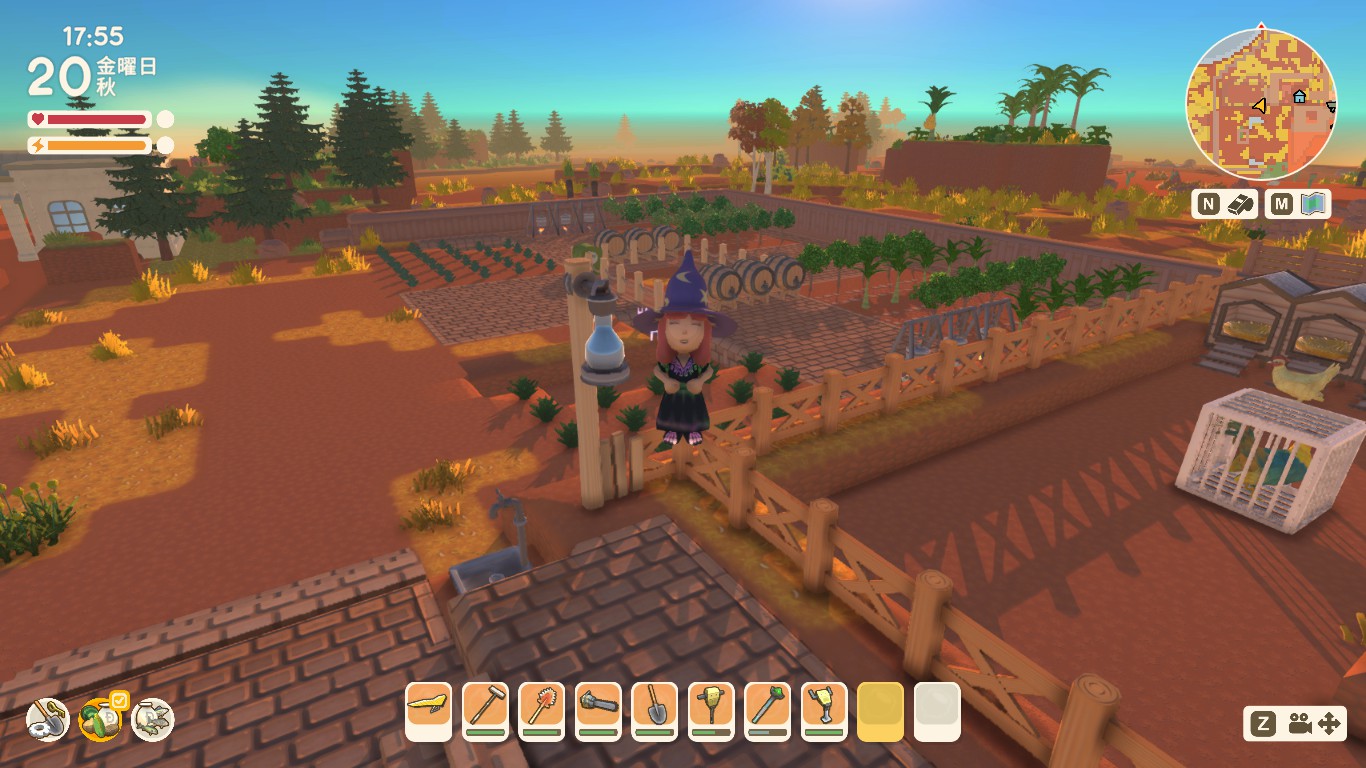Image resolution: width=1366 pixels, height=768 pixels.
Task: Equip the shovel from the hotbar
Action: (655, 706)
